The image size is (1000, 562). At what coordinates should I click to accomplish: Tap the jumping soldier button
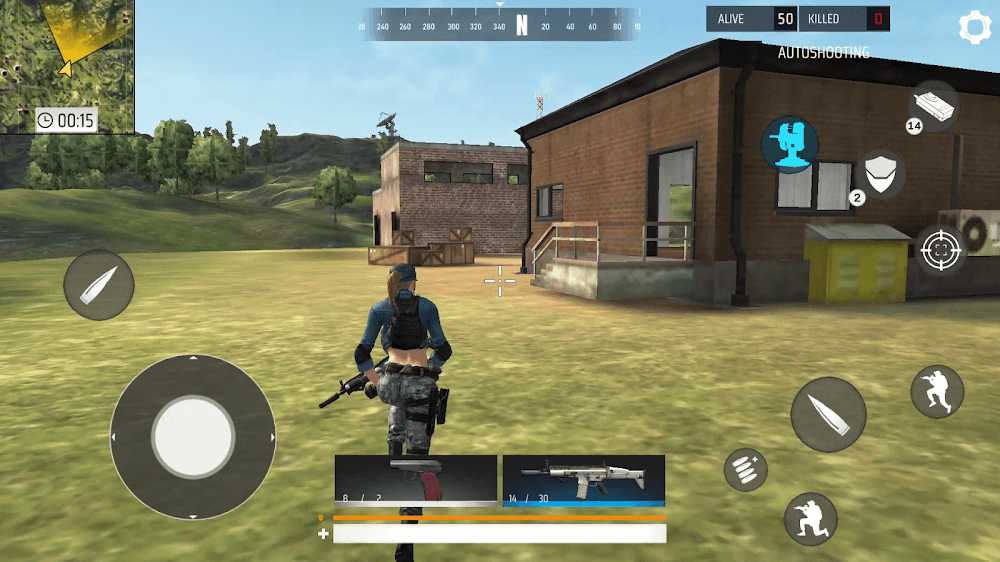937,391
